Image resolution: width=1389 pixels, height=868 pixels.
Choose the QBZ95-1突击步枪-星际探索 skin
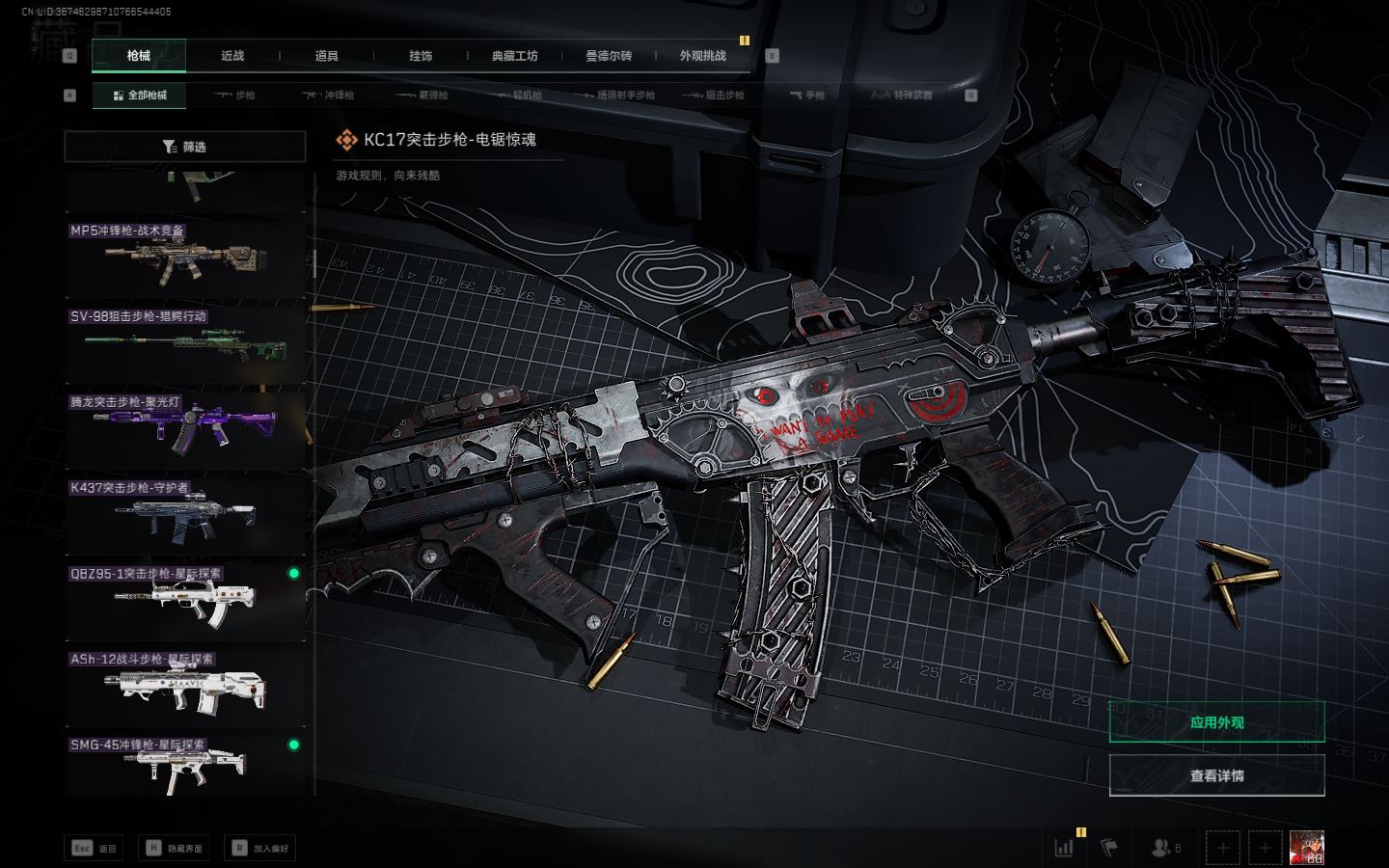(x=184, y=599)
